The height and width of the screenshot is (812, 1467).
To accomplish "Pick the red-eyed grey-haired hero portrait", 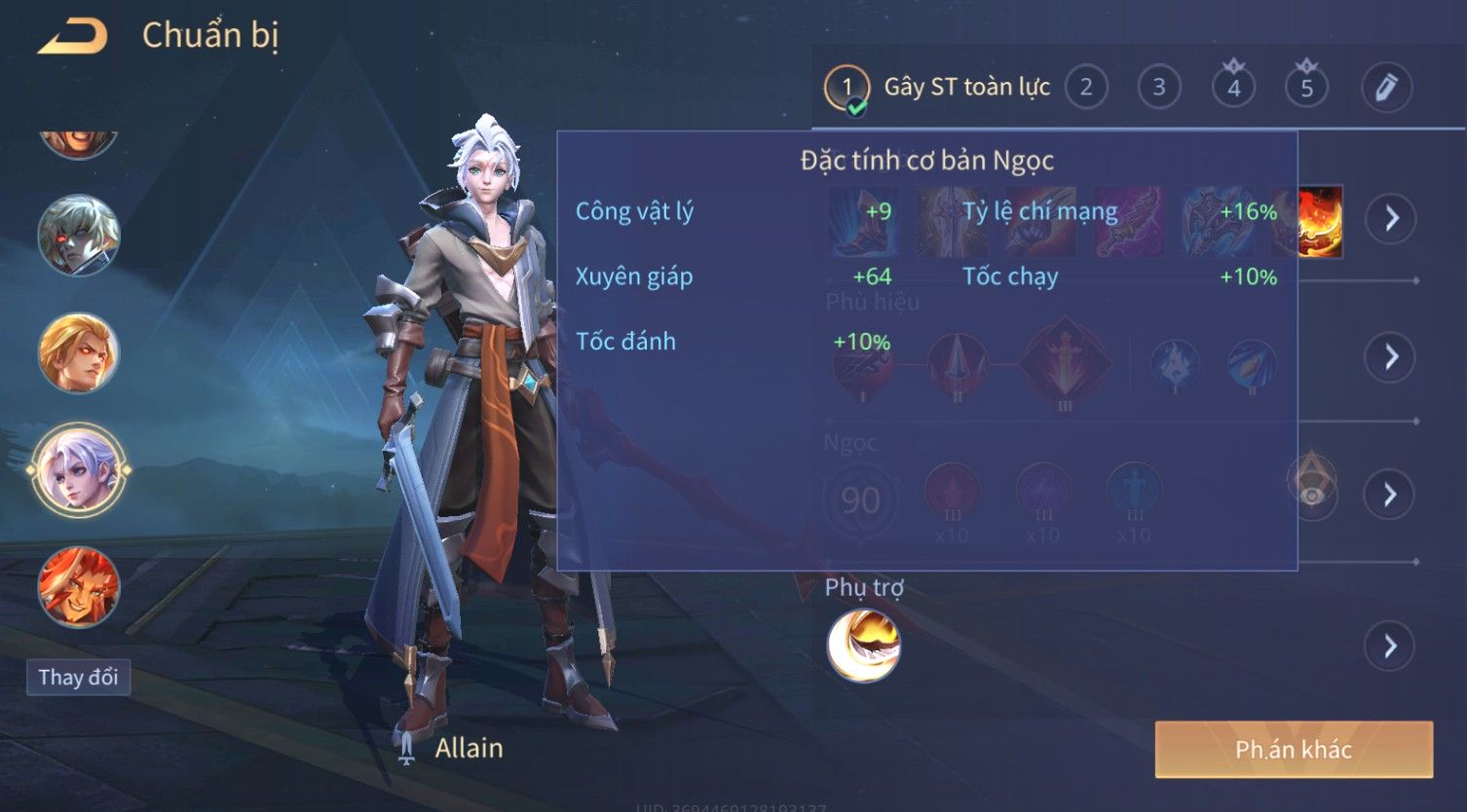I will [x=79, y=235].
